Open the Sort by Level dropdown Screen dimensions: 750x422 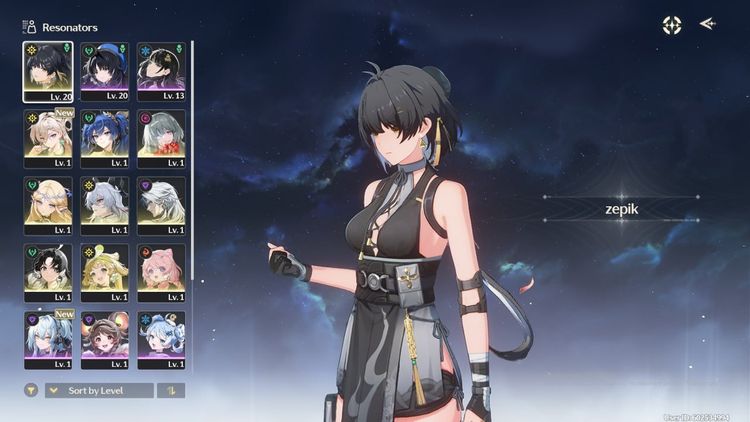click(x=99, y=390)
